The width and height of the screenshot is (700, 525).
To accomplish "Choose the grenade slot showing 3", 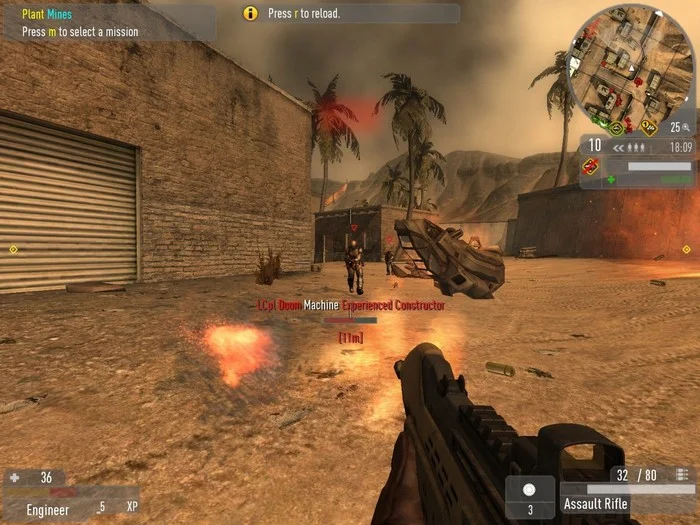I will click(x=530, y=497).
